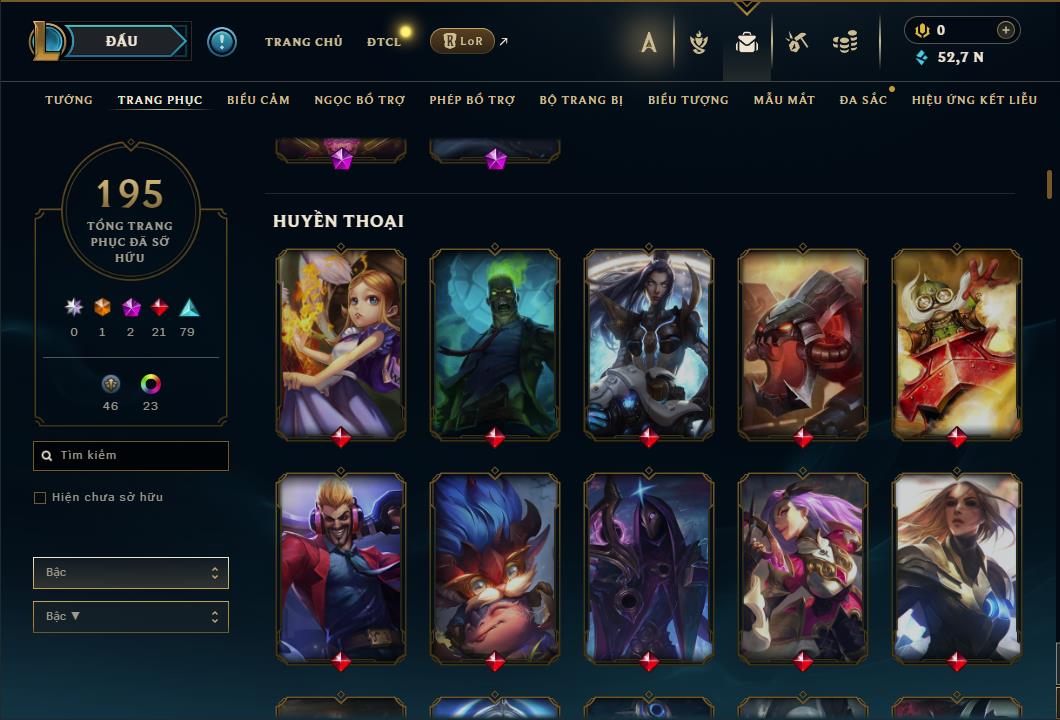This screenshot has height=720, width=1060.
Task: Launch the LoR link button
Action: (461, 41)
